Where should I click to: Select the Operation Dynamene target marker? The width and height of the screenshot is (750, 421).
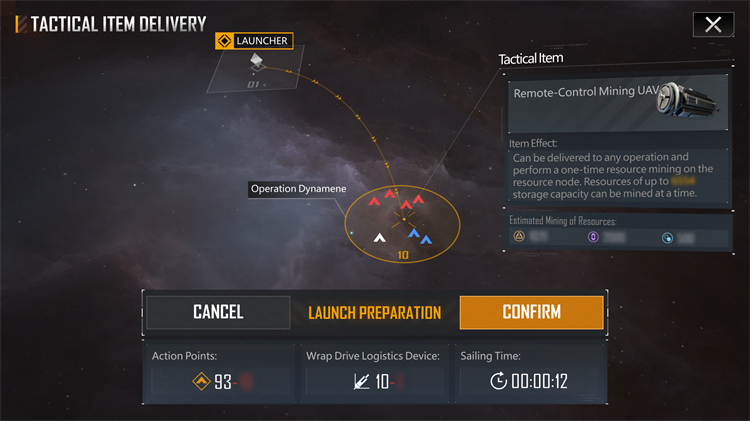(x=402, y=216)
